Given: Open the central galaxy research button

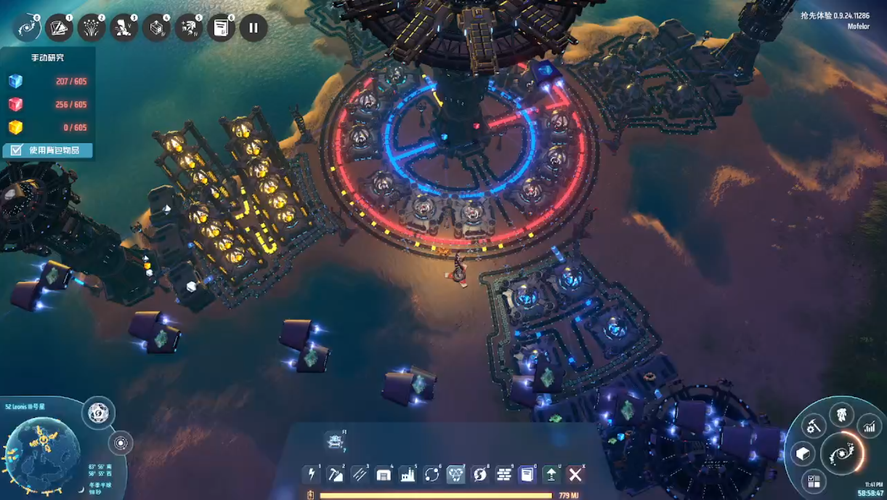Looking at the screenshot, I should [x=843, y=454].
